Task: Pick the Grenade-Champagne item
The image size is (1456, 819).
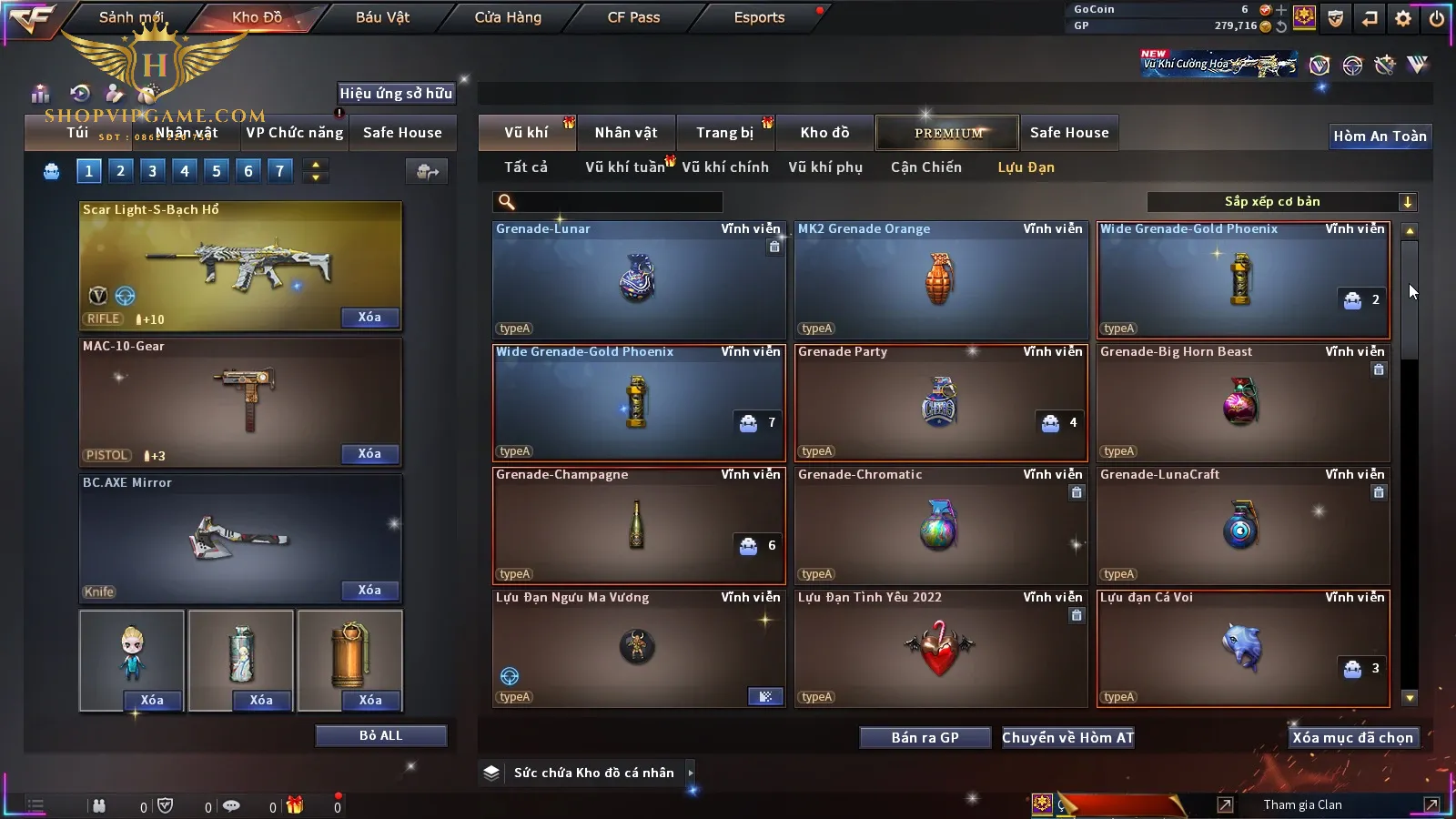Action: (638, 526)
